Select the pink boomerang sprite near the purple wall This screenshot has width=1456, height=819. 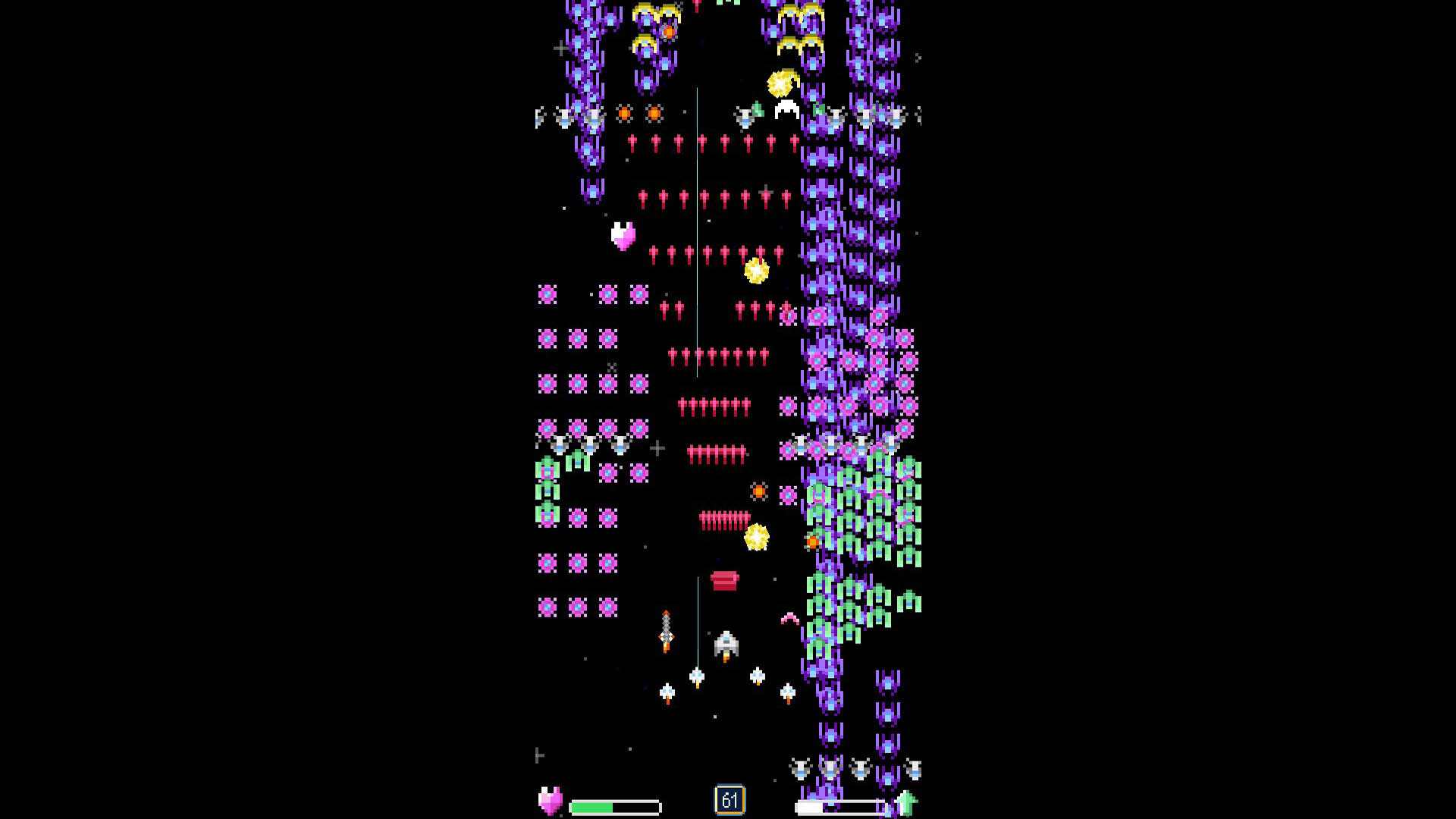[789, 619]
